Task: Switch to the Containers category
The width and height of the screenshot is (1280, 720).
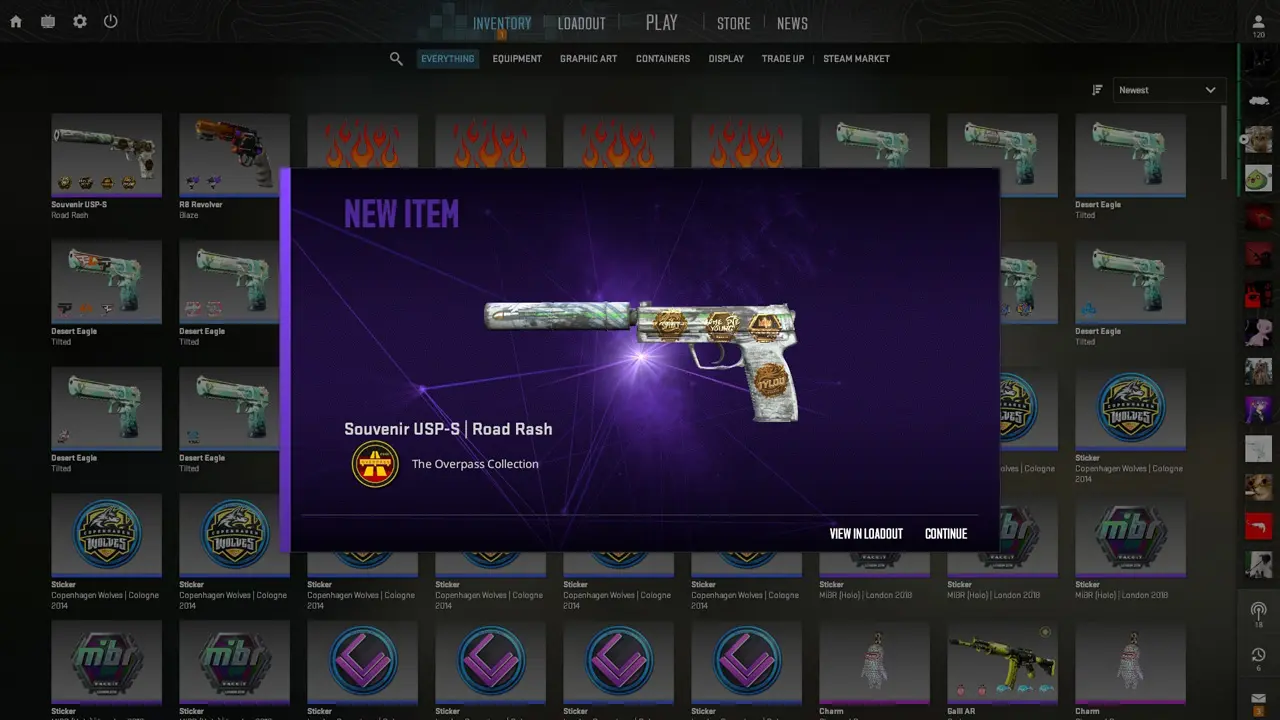Action: point(663,59)
